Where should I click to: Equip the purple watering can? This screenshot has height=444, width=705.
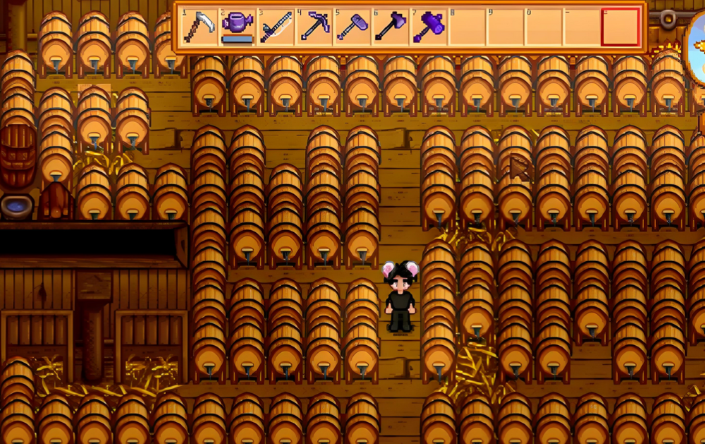pos(237,27)
